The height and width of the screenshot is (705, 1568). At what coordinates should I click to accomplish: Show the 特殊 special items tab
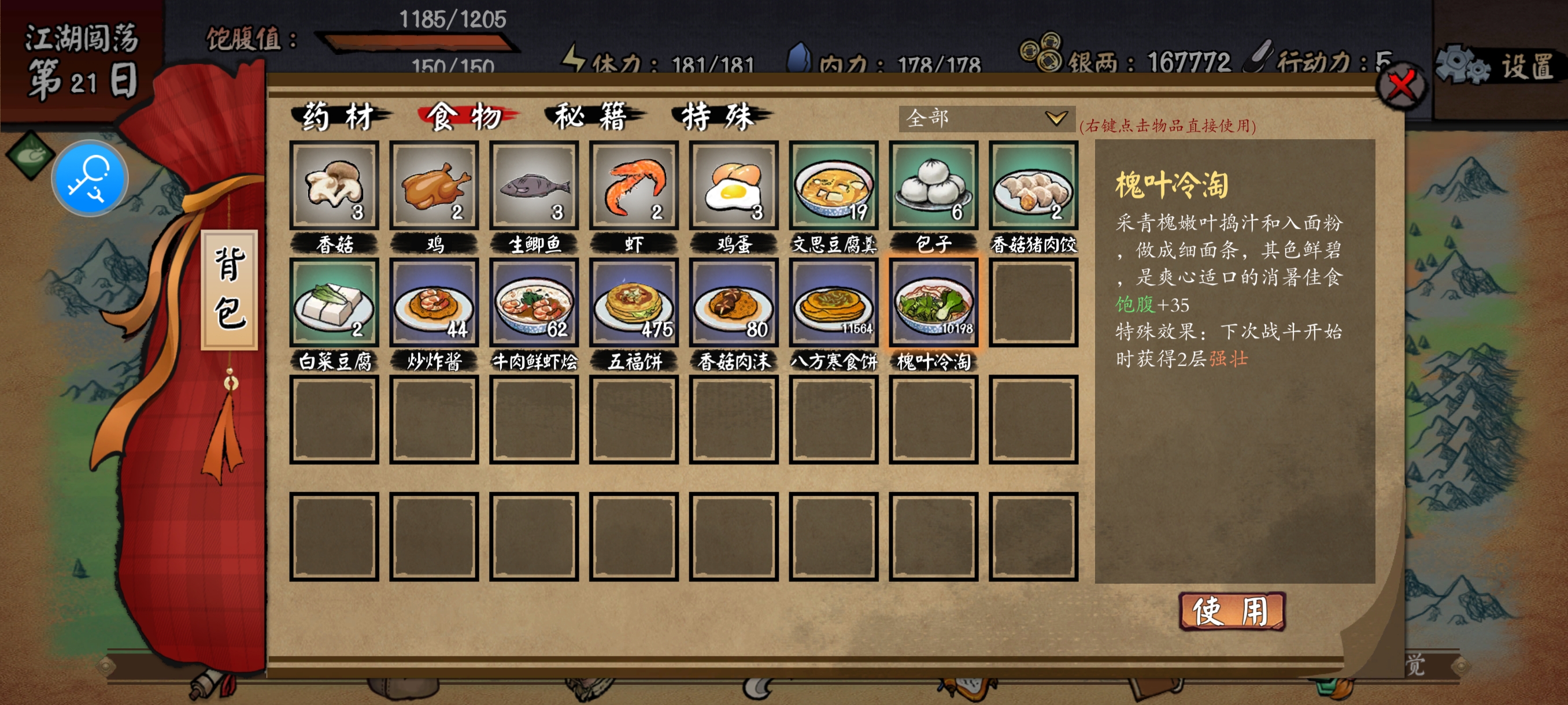(x=718, y=116)
